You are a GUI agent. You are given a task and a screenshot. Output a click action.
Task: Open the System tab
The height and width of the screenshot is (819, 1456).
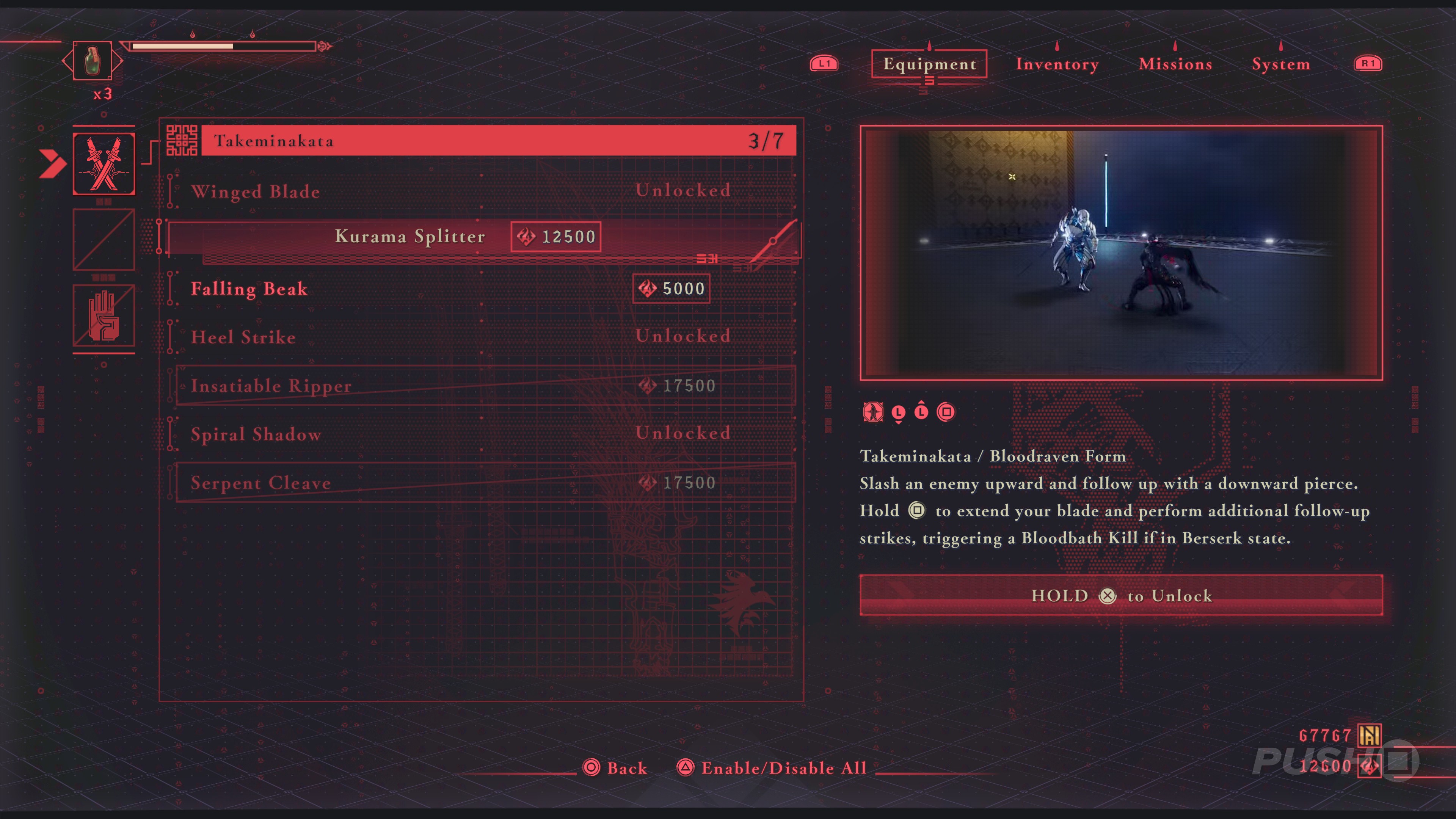[x=1281, y=64]
